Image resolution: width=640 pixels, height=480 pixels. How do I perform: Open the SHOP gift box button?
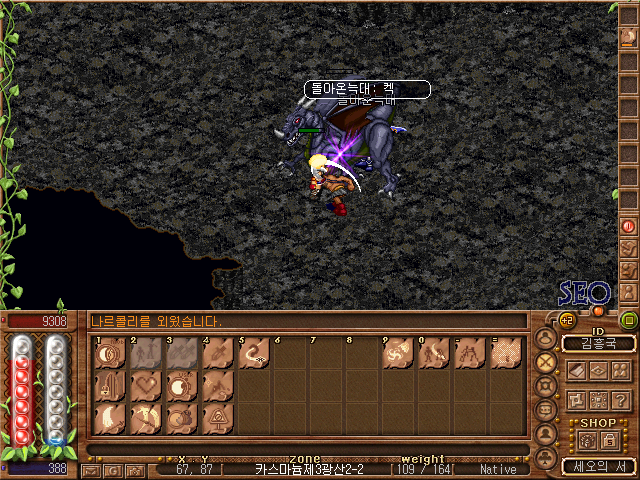pyautogui.click(x=586, y=438)
